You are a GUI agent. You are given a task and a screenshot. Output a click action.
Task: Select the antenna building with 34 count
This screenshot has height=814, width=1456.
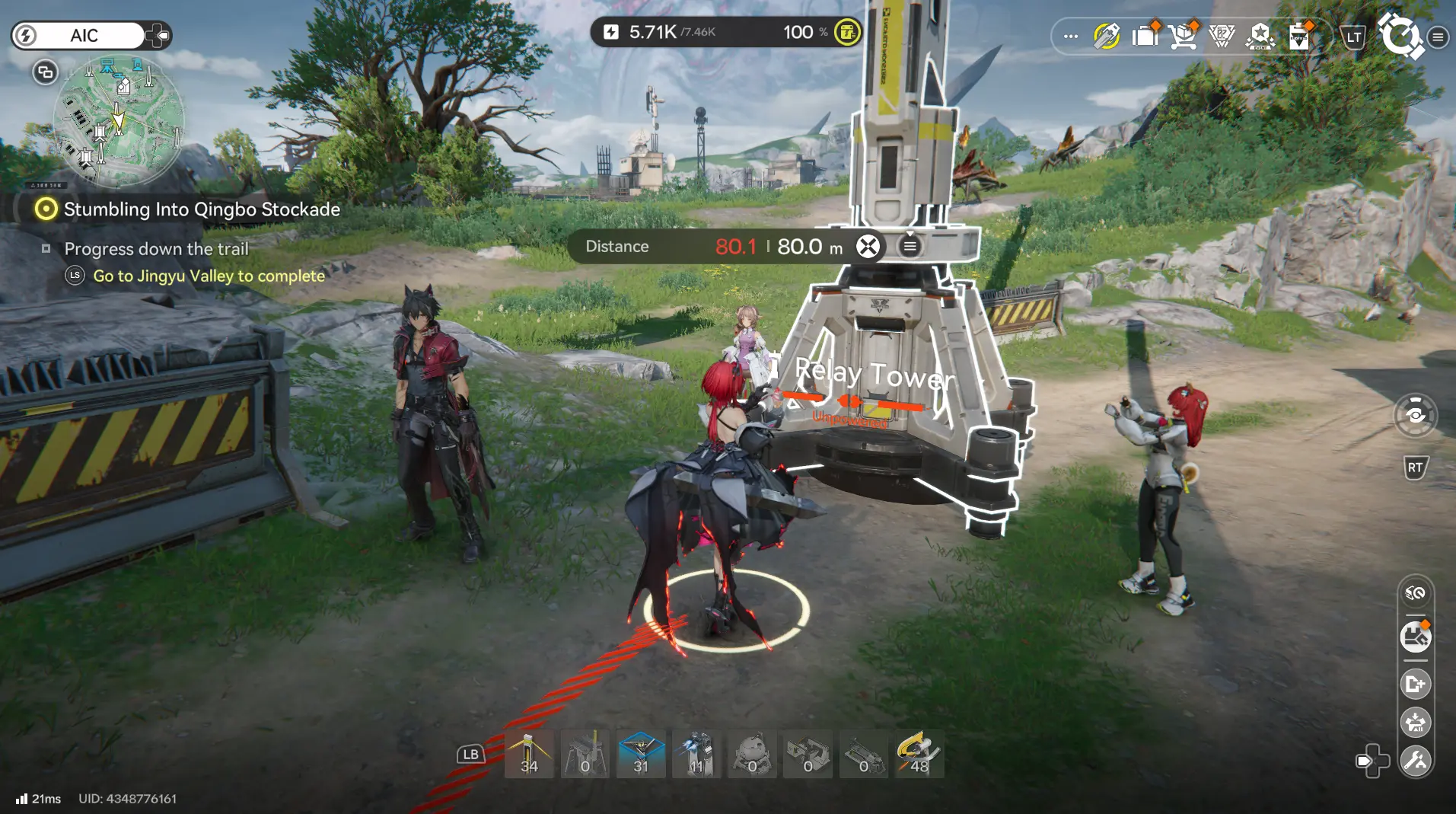click(530, 754)
